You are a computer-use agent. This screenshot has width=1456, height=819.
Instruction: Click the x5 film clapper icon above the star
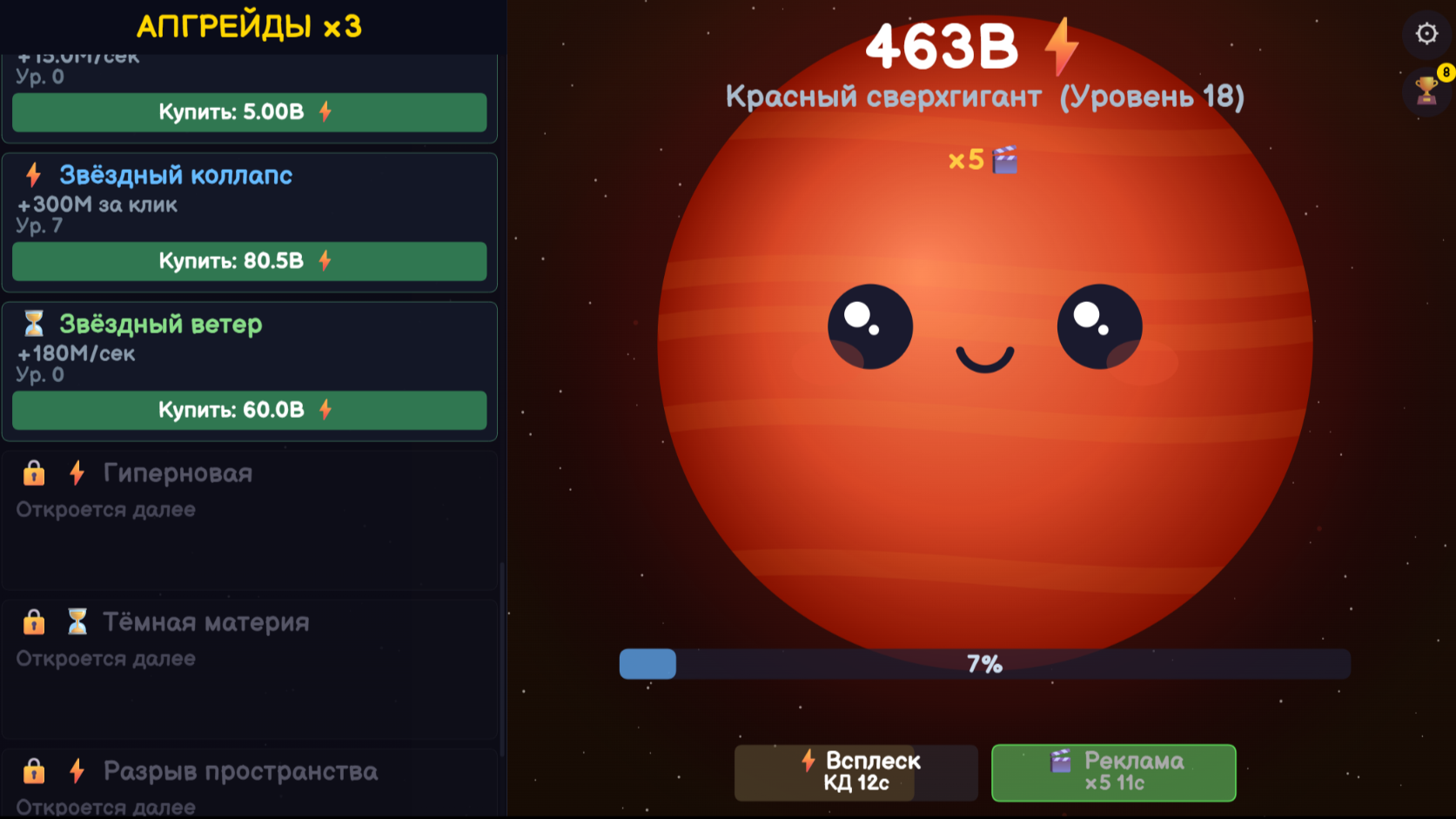1004,159
